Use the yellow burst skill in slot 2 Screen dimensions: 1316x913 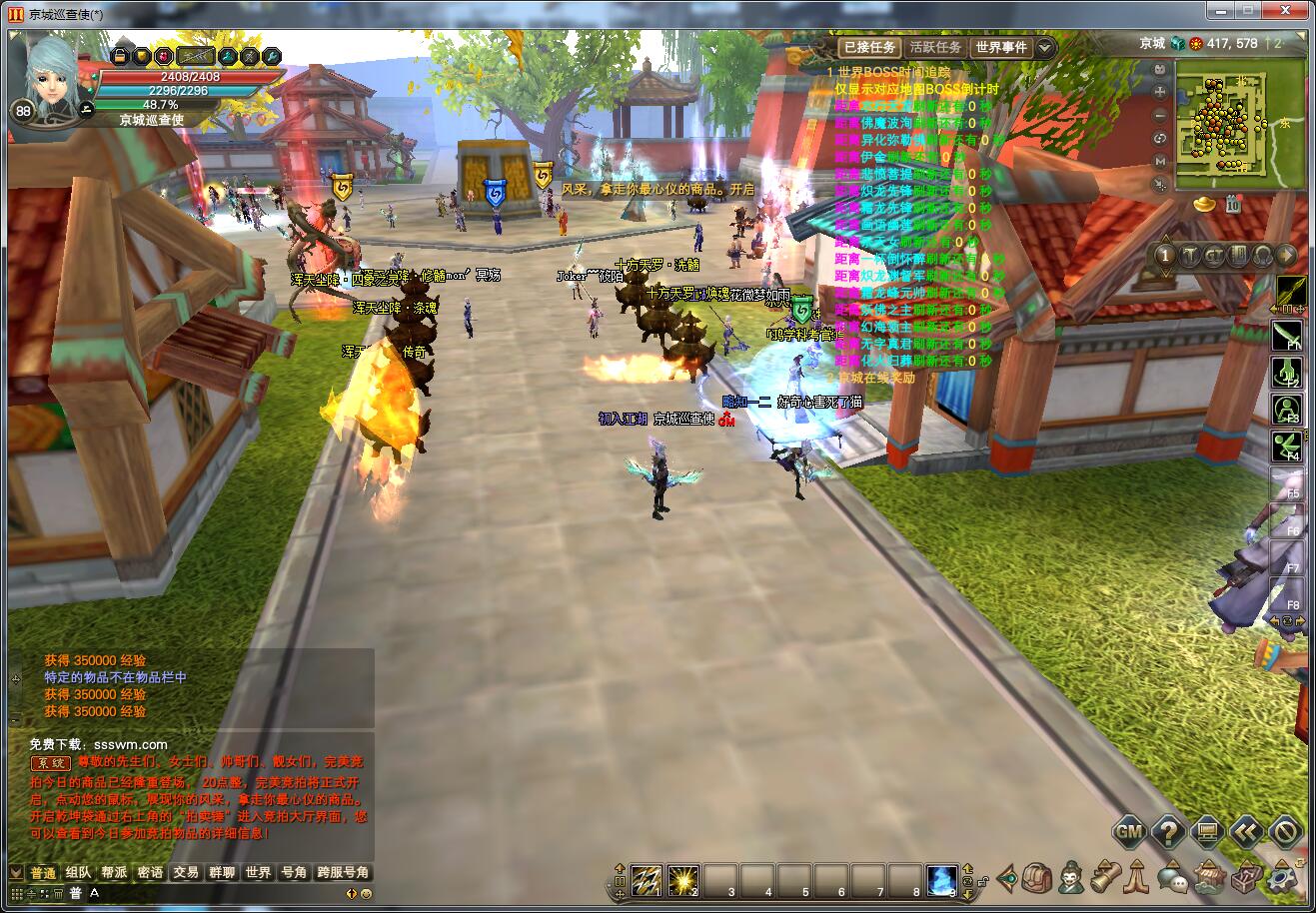pyautogui.click(x=682, y=879)
